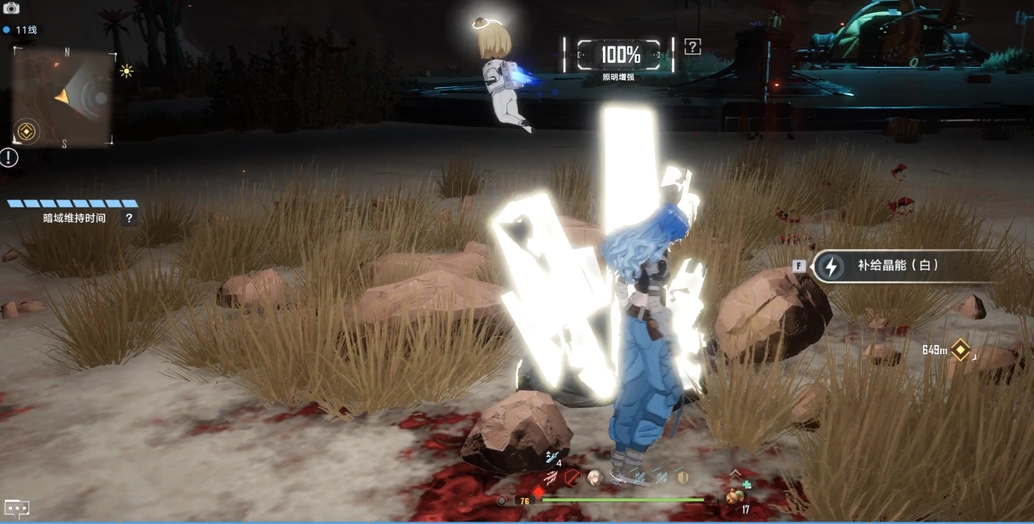Open the minimap

coord(64,98)
